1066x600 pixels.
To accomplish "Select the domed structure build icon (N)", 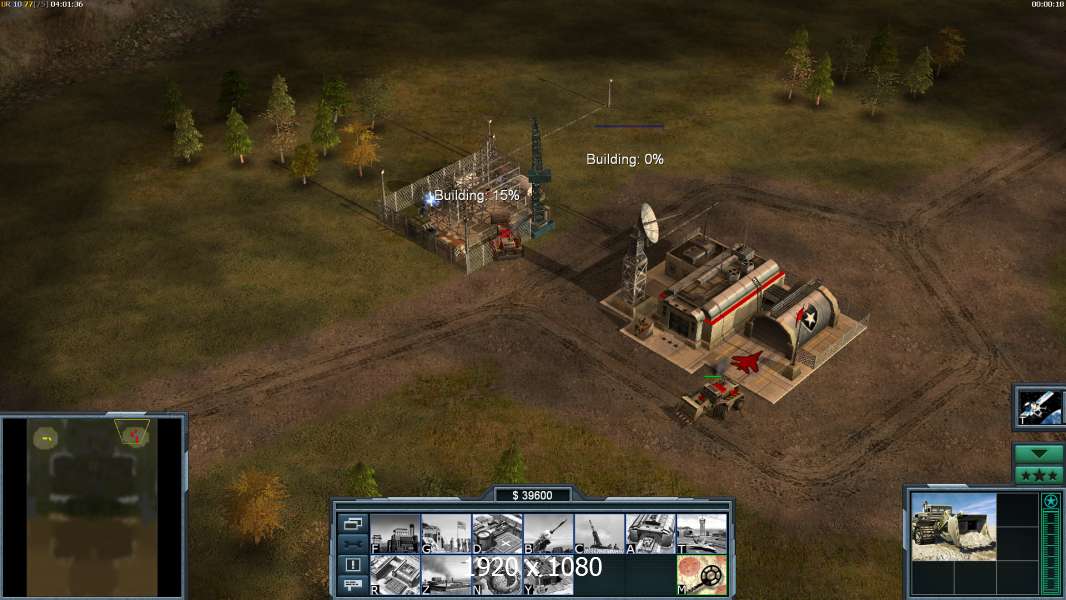I will pyautogui.click(x=497, y=575).
